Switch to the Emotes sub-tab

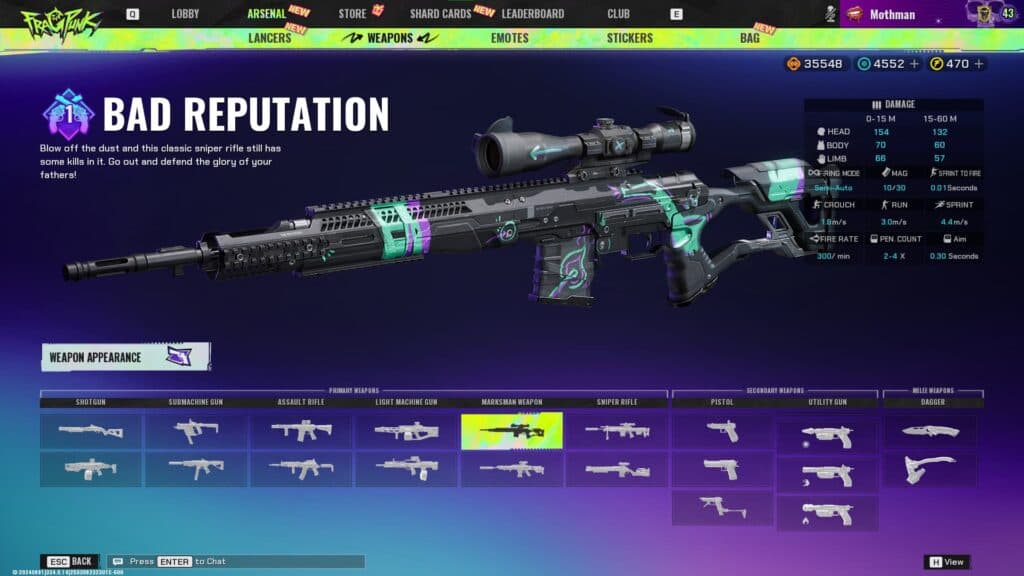(510, 38)
